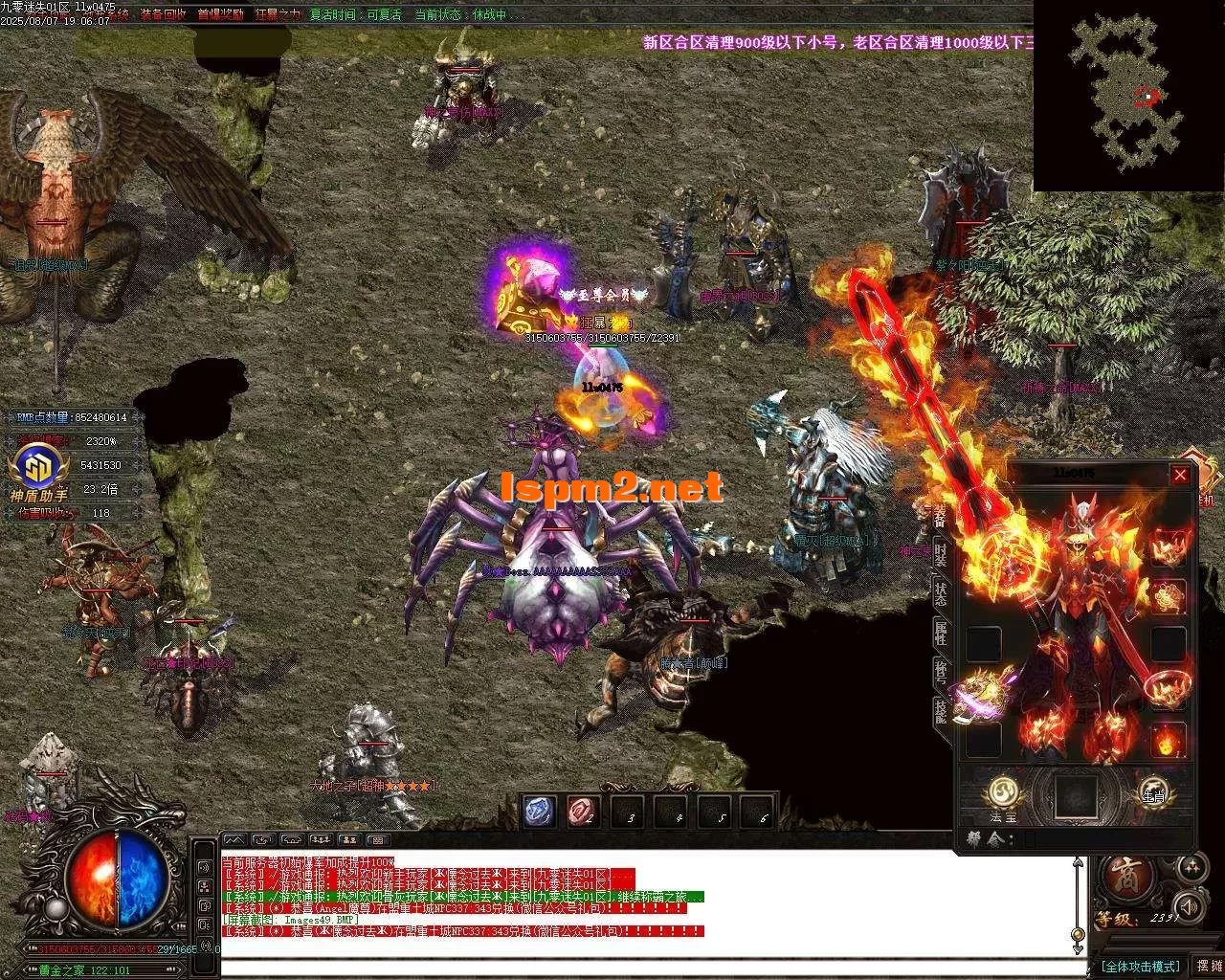Open the 神盾助手 shield assistant icon
1225x980 pixels.
coord(38,470)
